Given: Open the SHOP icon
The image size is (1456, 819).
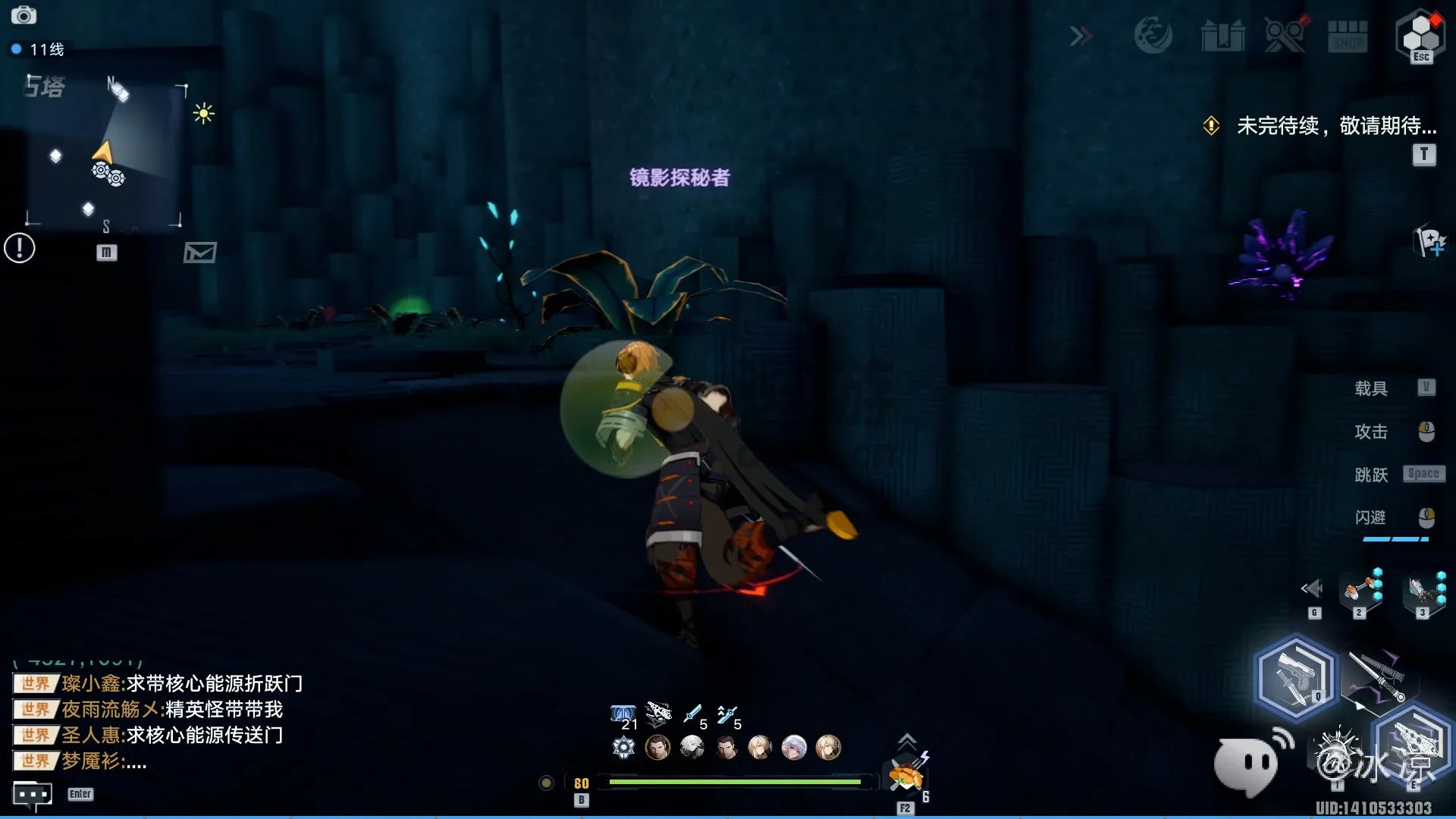Looking at the screenshot, I should click(x=1348, y=36).
